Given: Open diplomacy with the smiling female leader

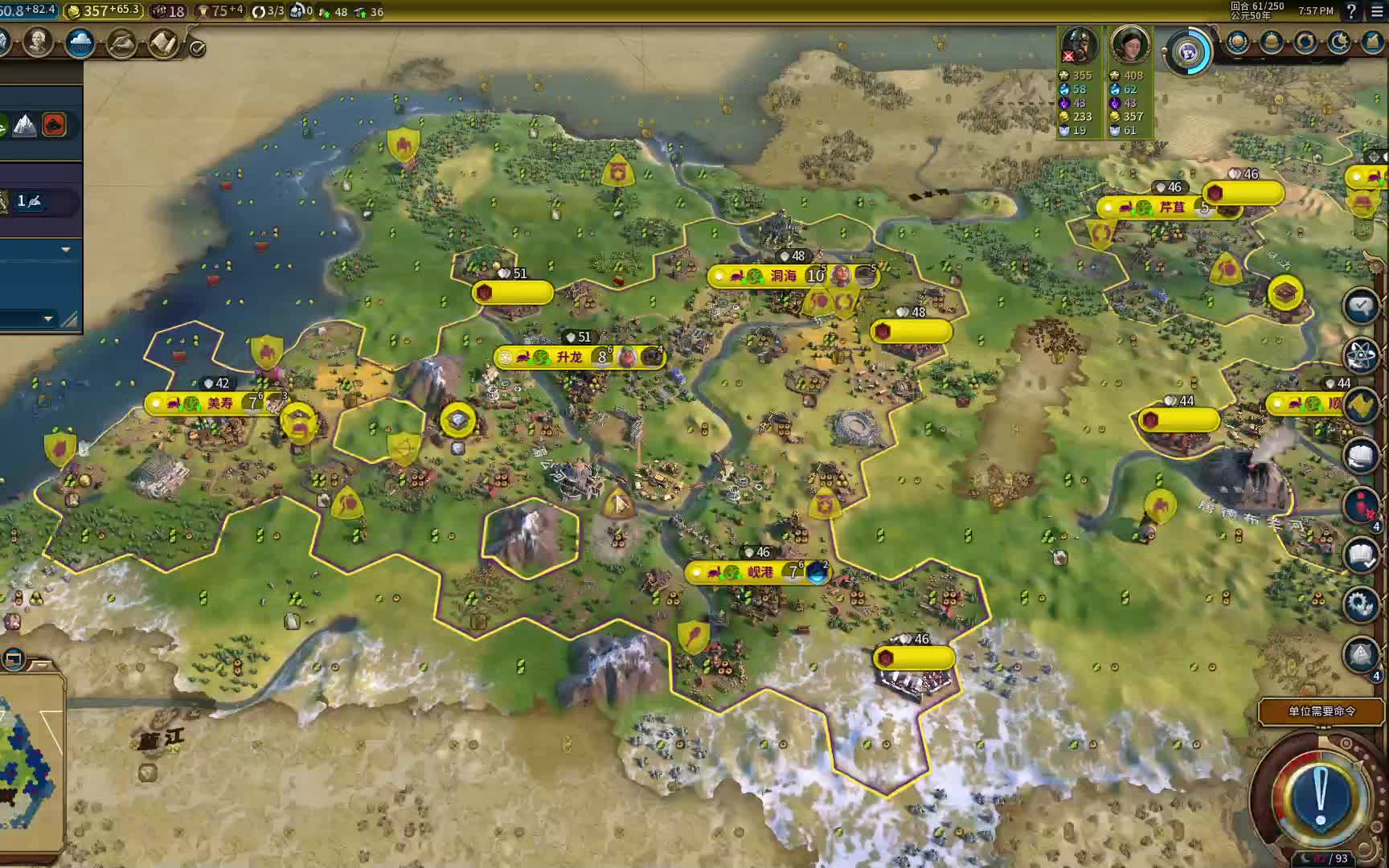Looking at the screenshot, I should [x=1129, y=44].
